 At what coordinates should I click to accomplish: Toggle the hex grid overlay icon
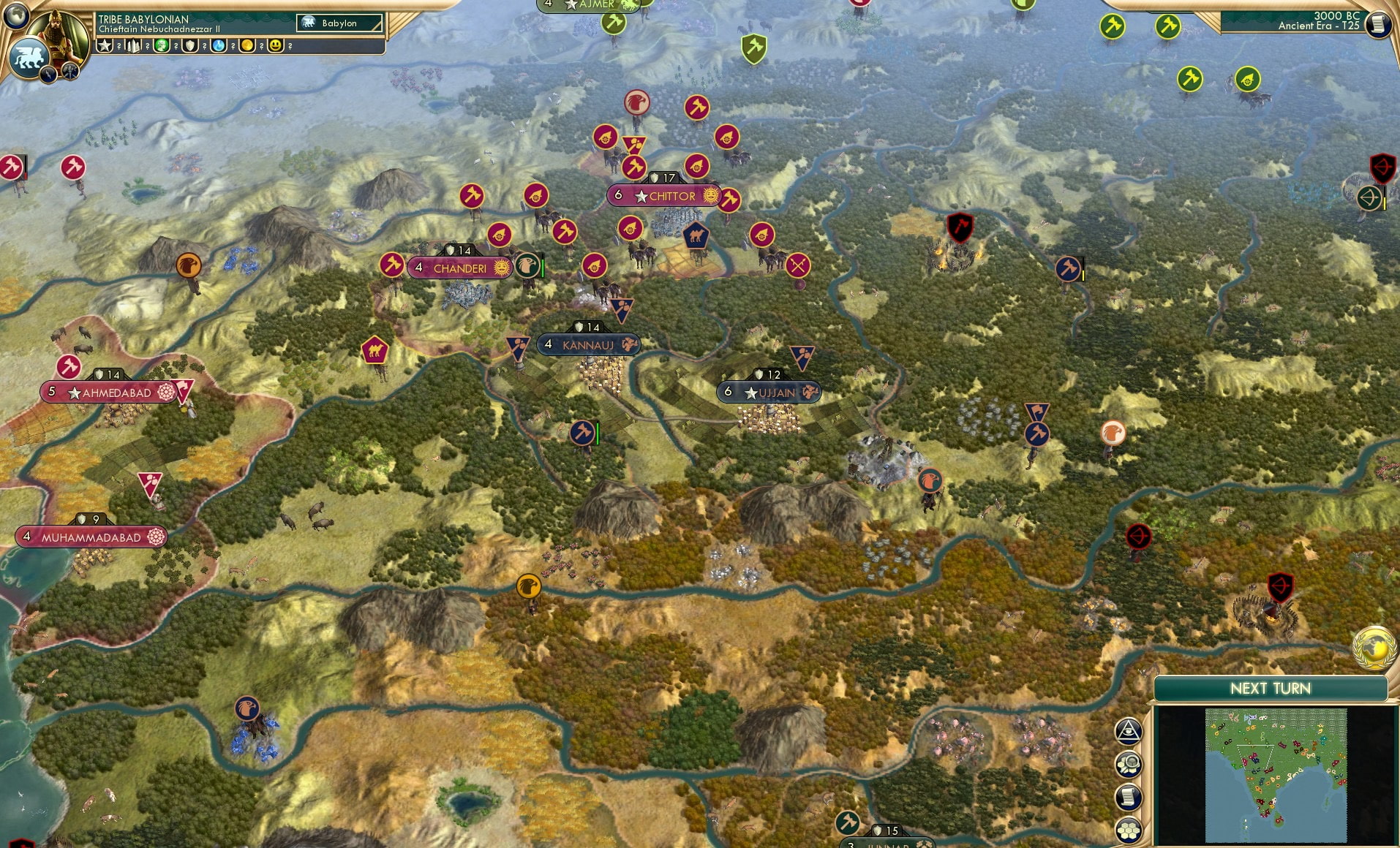(1129, 828)
